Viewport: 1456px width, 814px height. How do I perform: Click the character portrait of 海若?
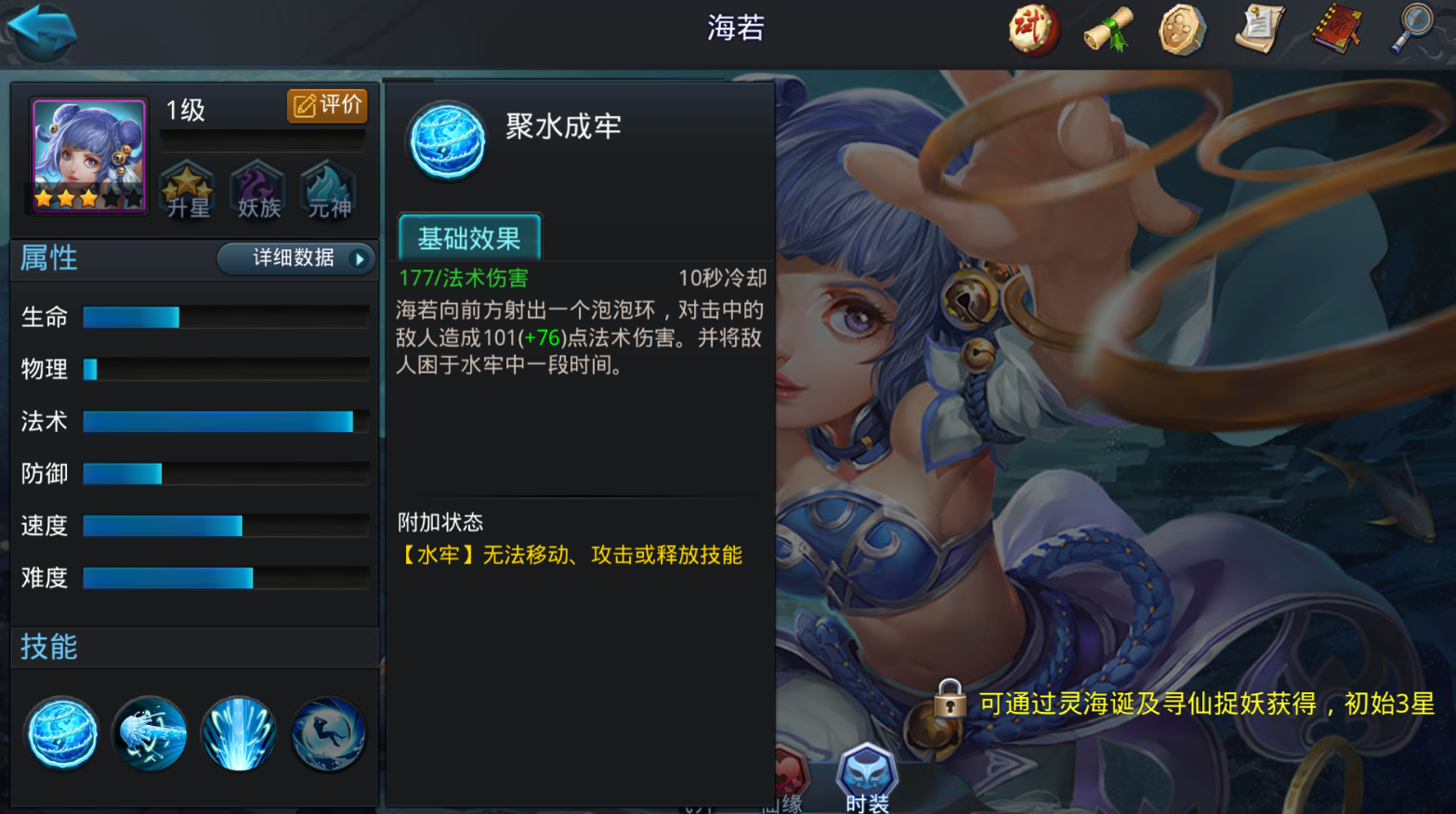[x=87, y=154]
